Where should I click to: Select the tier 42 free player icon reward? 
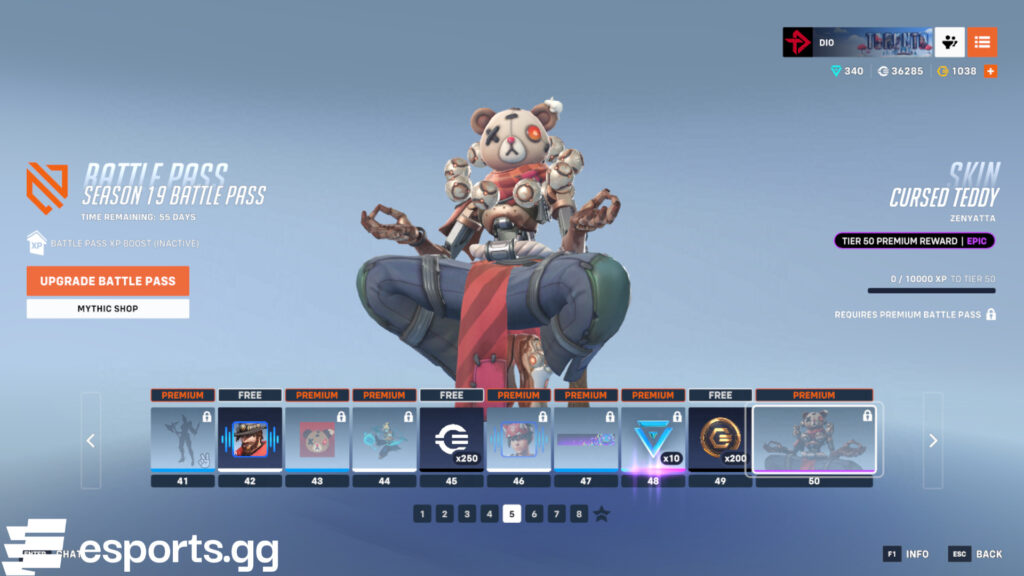(249, 438)
